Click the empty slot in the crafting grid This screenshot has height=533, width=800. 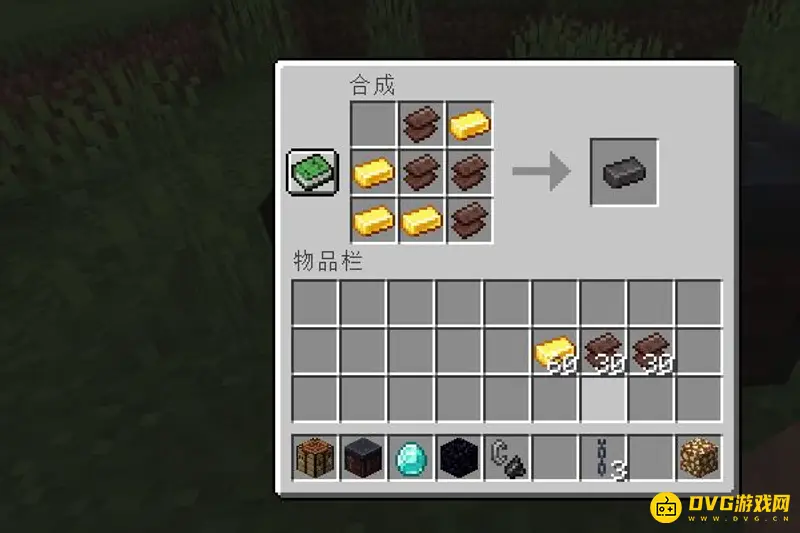click(x=373, y=124)
